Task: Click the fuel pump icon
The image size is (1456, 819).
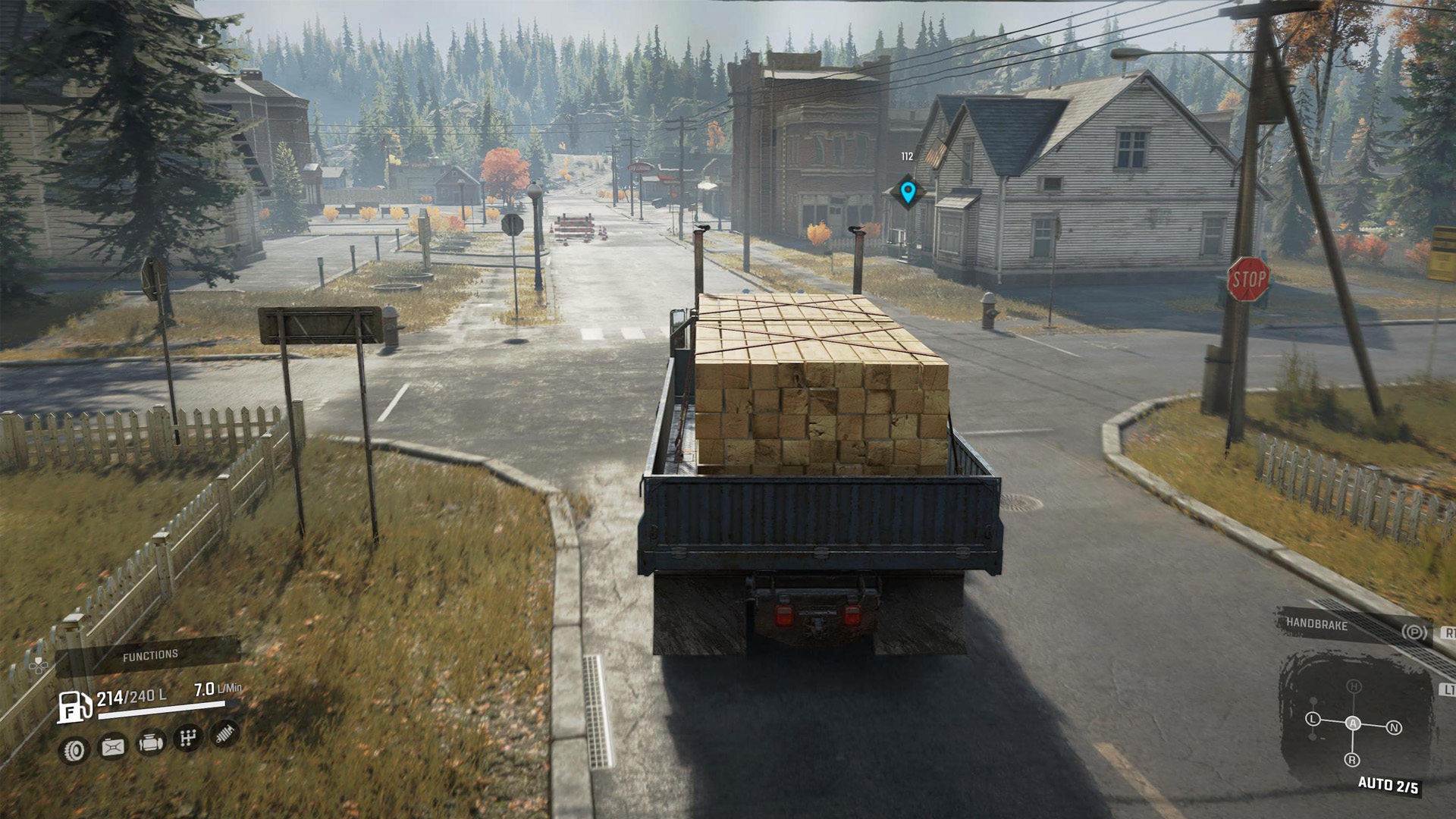Action: [x=74, y=706]
